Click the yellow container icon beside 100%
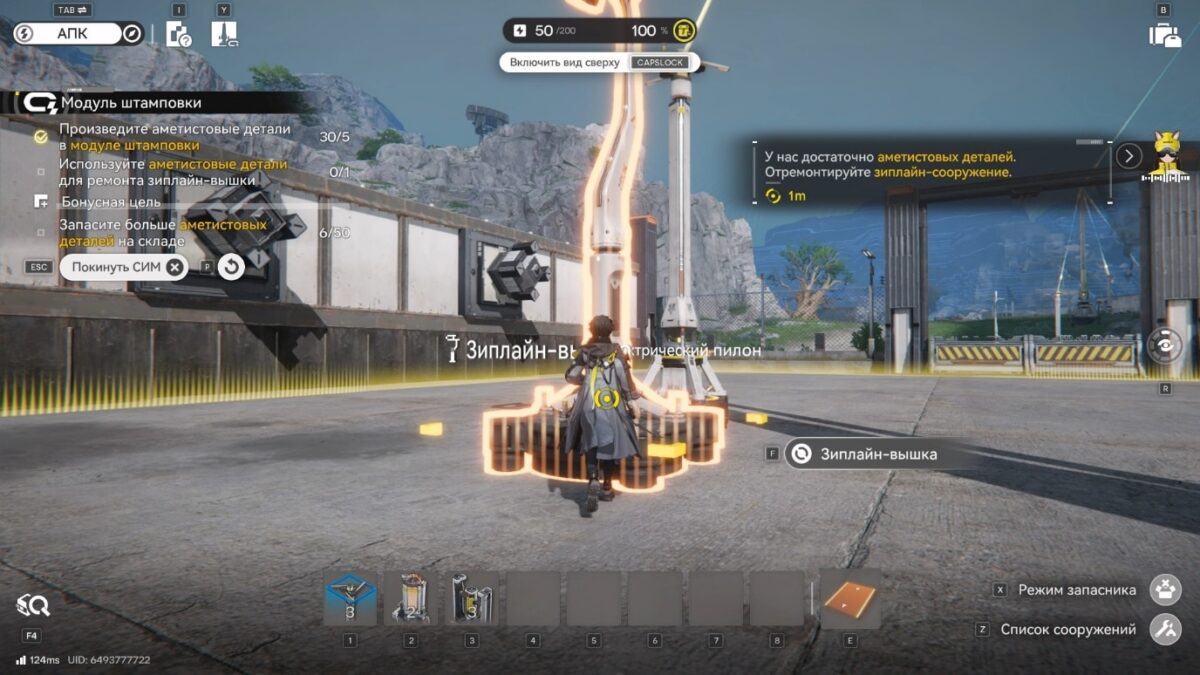This screenshot has width=1200, height=675. click(x=684, y=31)
